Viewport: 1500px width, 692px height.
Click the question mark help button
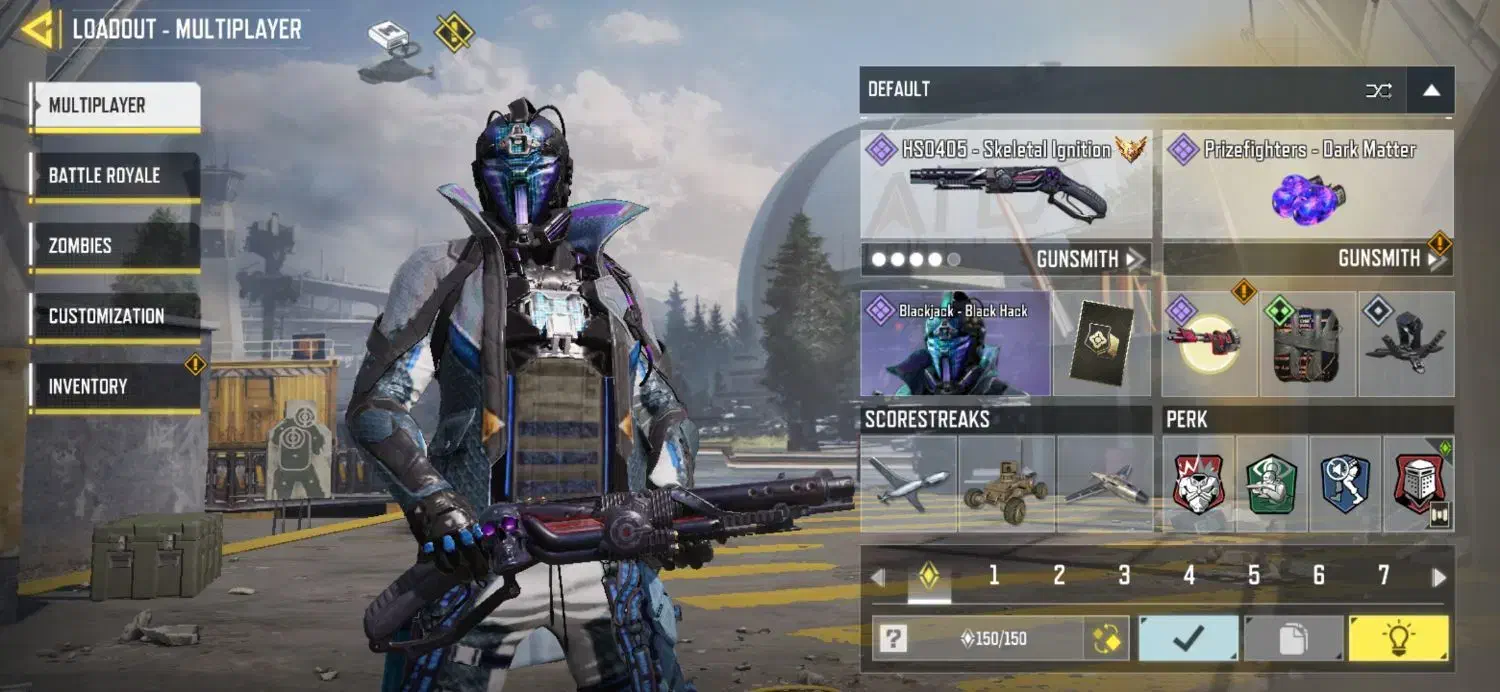click(893, 639)
